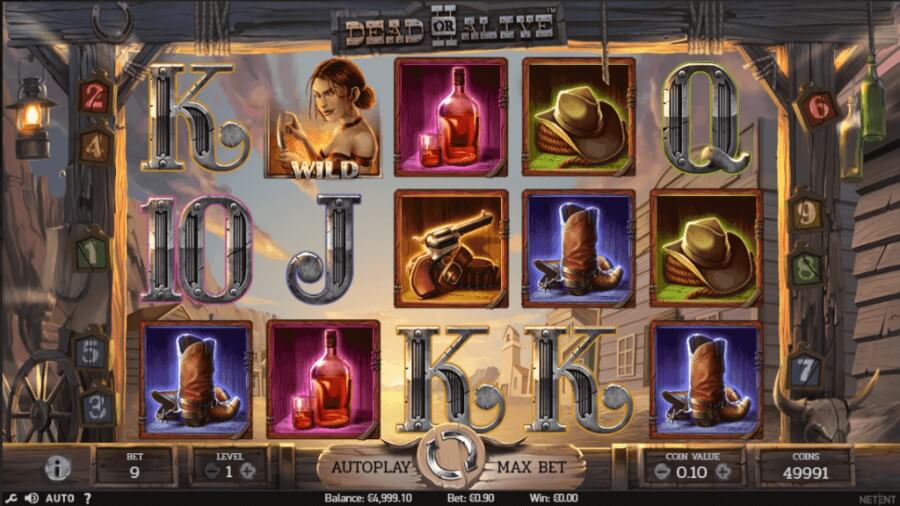Toggle sound with the speaker icon
This screenshot has height=506, width=900.
(x=32, y=498)
